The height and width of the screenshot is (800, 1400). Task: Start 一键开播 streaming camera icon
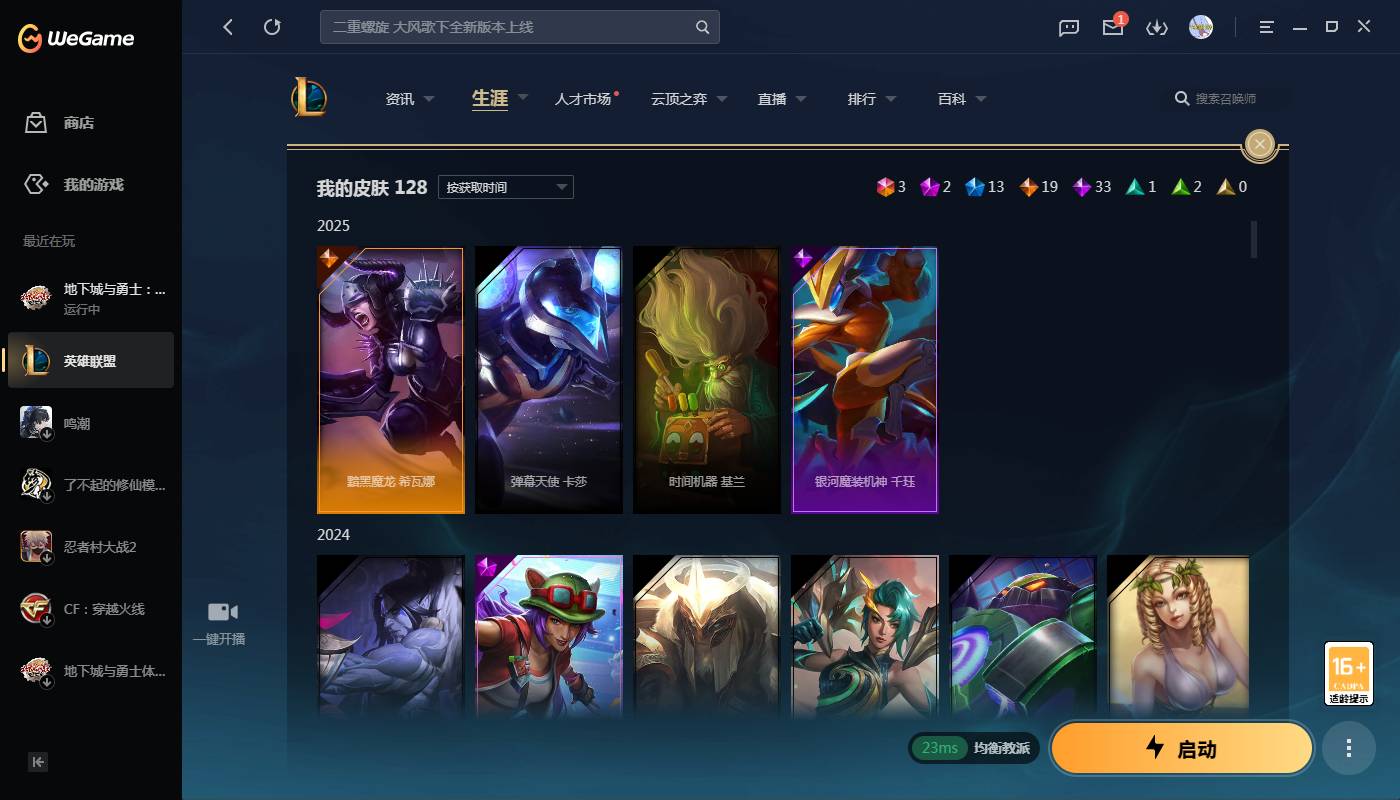click(220, 611)
